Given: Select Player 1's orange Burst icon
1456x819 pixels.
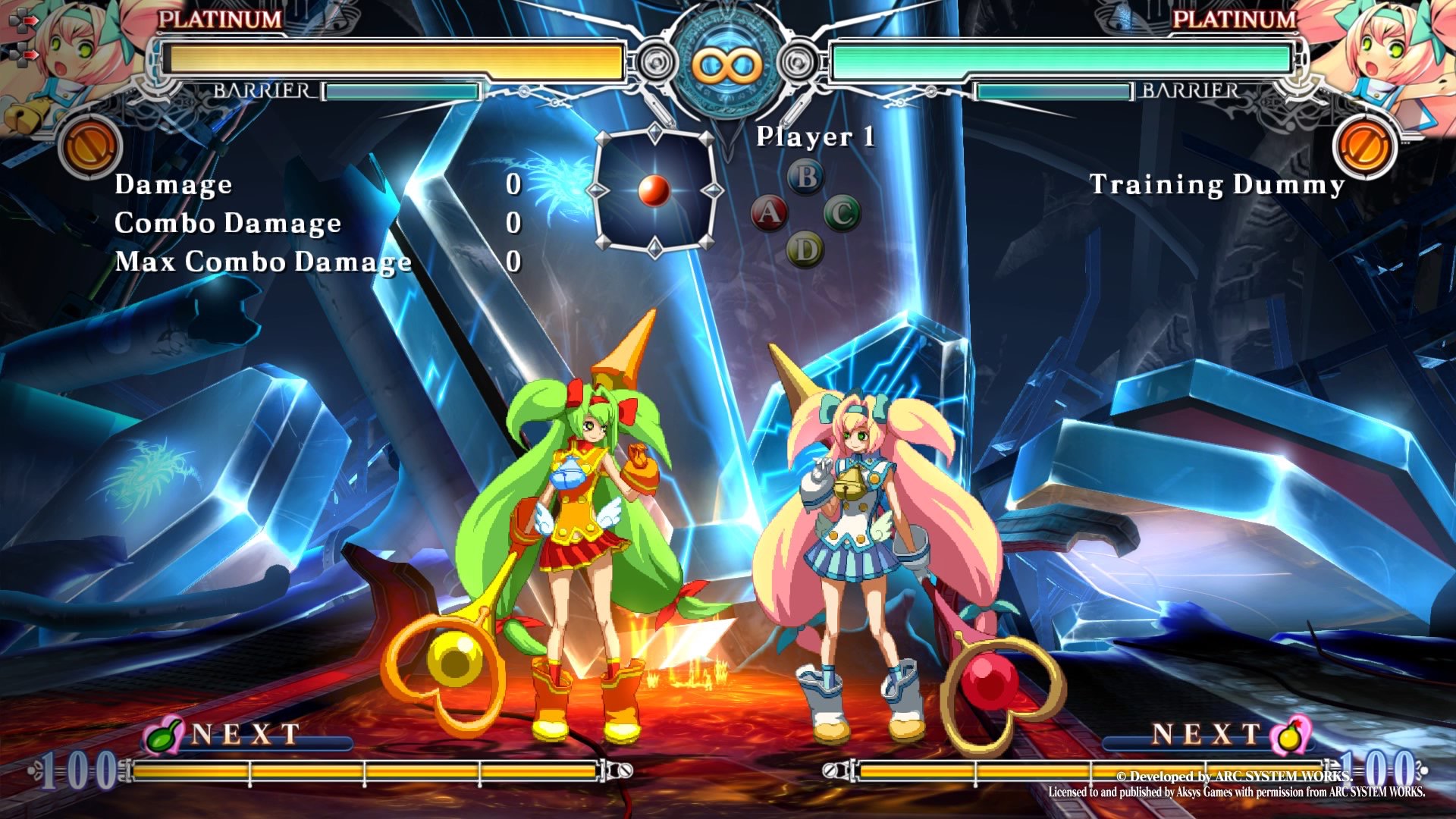Looking at the screenshot, I should point(89,146).
